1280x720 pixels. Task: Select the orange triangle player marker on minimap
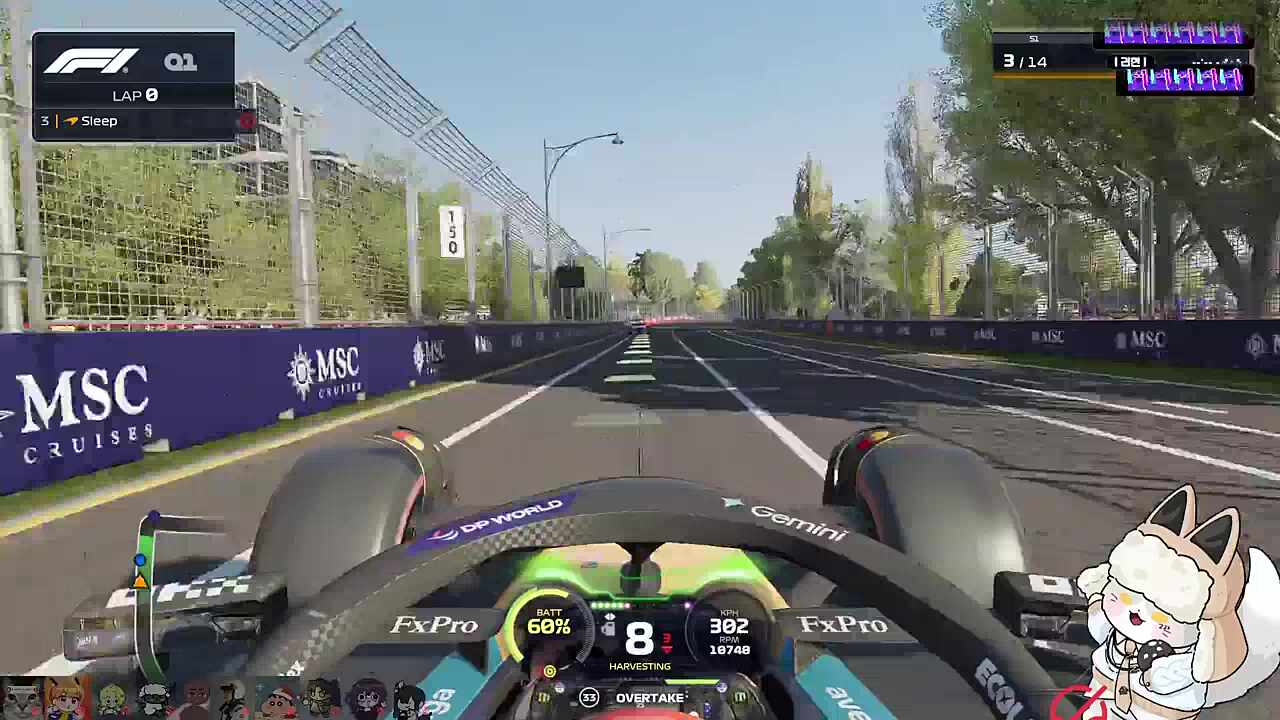[x=140, y=581]
